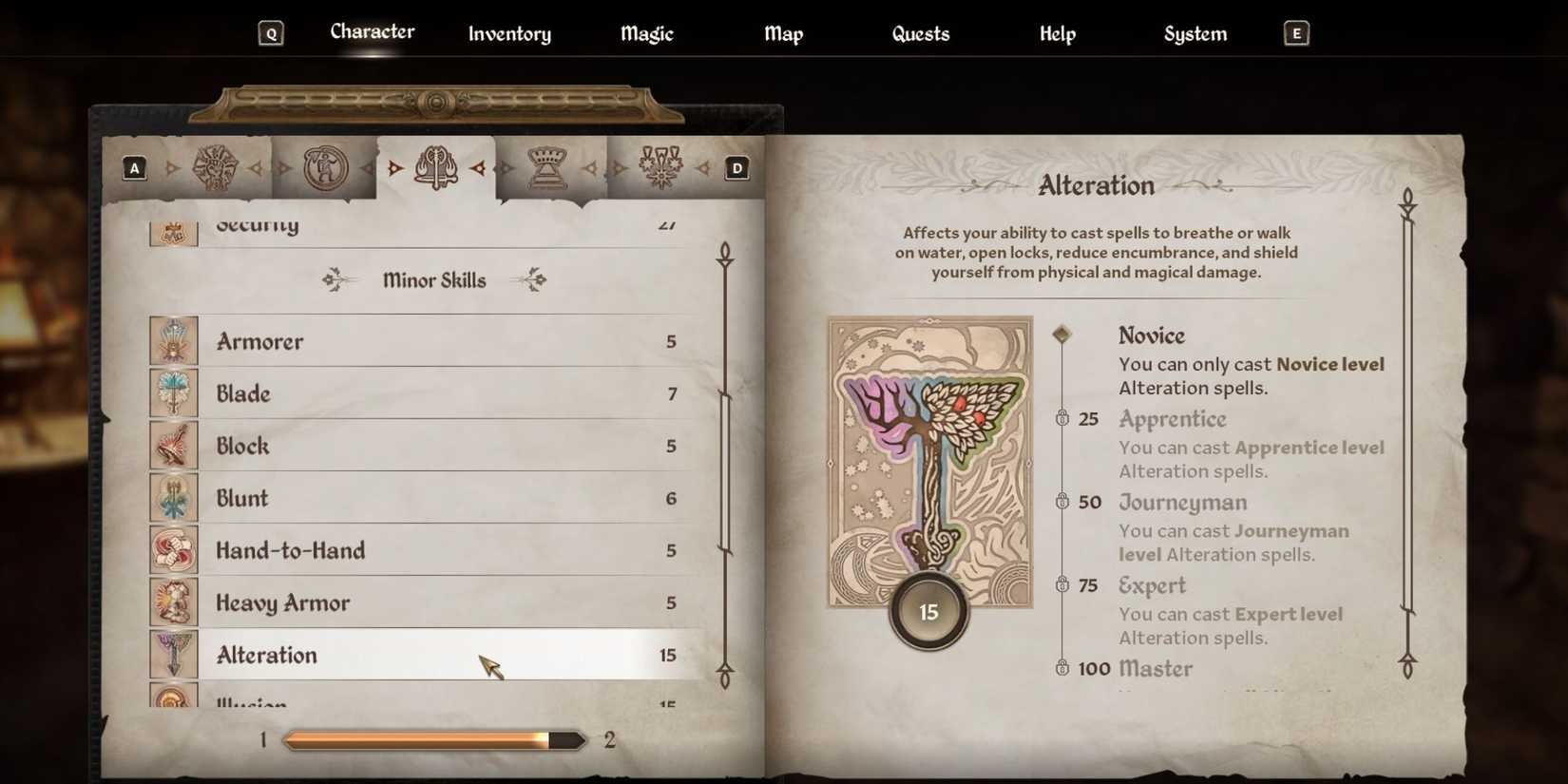The width and height of the screenshot is (1568, 784).
Task: Click the Blunt skill icon
Action: click(x=174, y=498)
